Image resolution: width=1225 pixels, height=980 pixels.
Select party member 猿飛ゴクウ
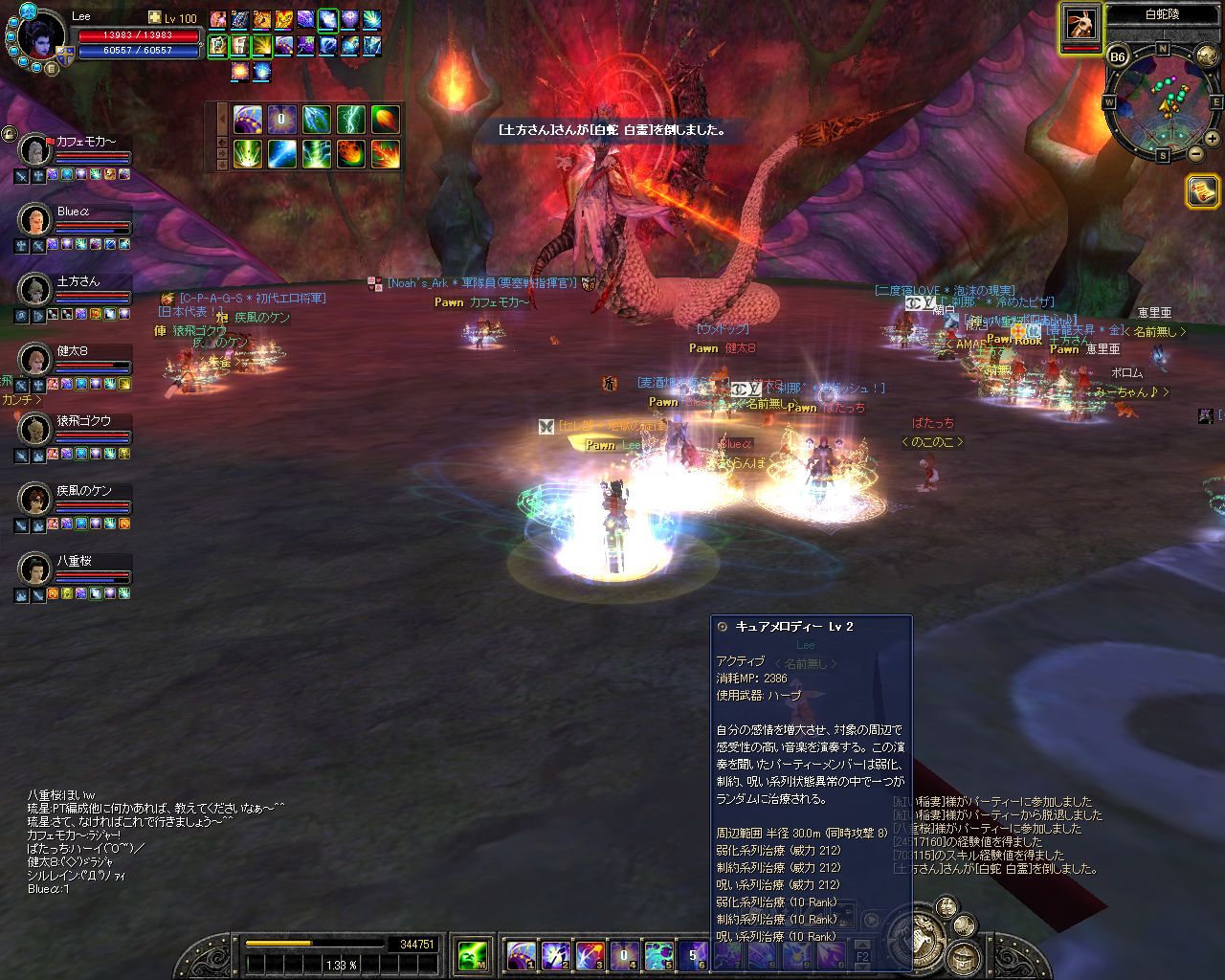tap(36, 430)
